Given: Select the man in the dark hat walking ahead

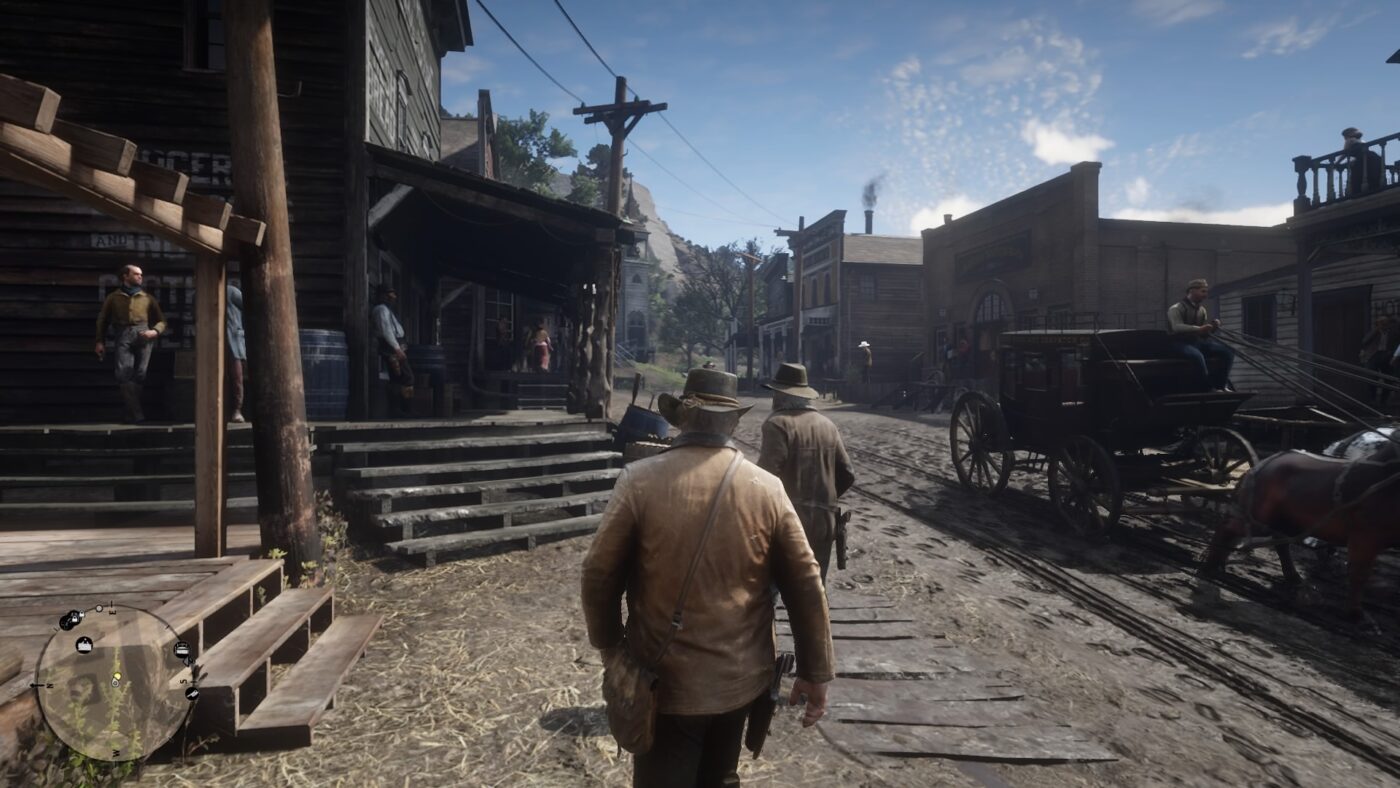Looking at the screenshot, I should tap(795, 470).
